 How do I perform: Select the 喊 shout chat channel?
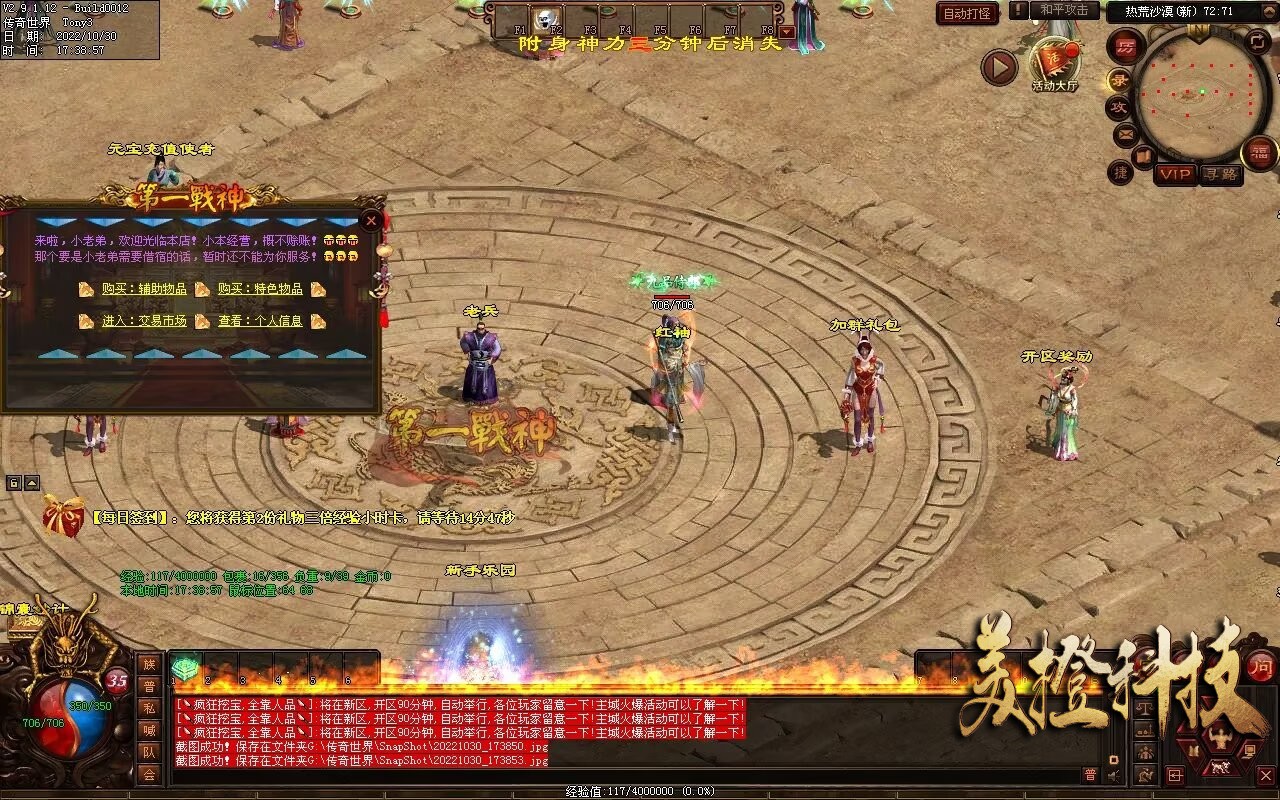pyautogui.click(x=149, y=730)
